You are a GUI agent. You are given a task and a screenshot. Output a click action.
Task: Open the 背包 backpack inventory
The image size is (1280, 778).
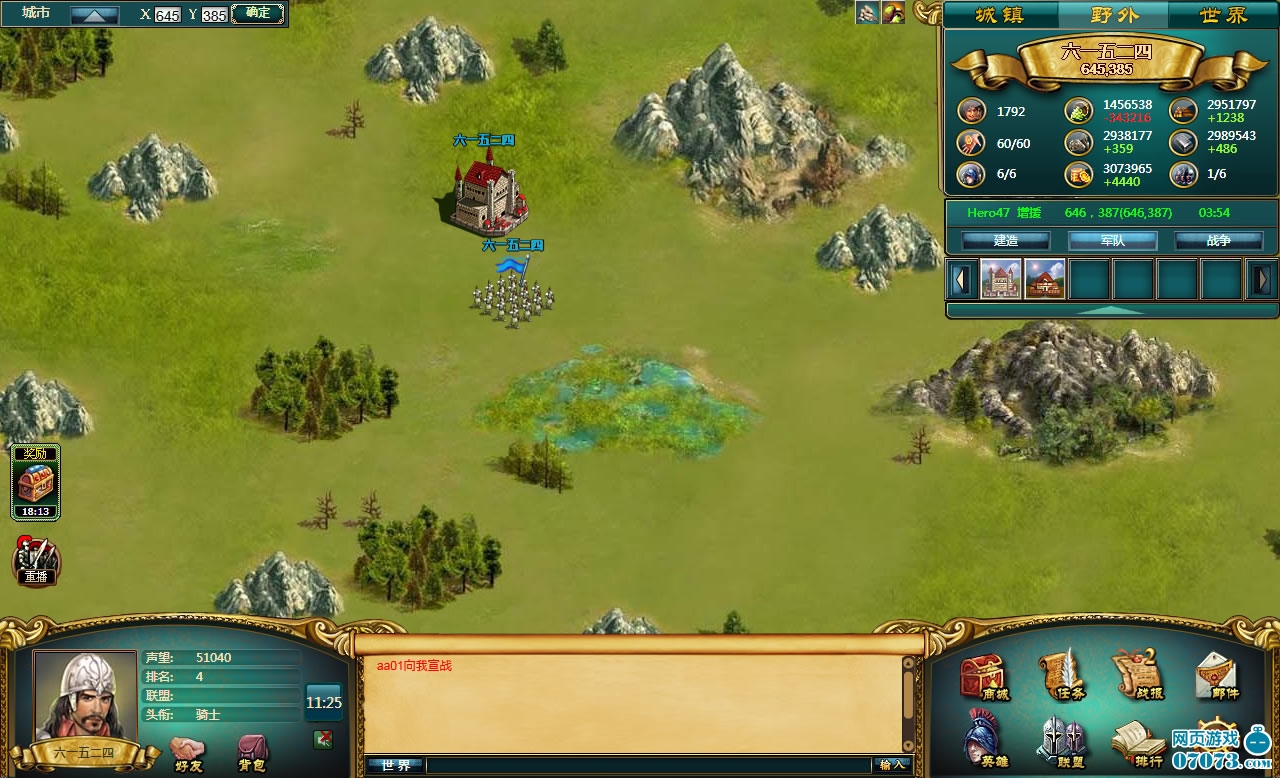pyautogui.click(x=251, y=752)
